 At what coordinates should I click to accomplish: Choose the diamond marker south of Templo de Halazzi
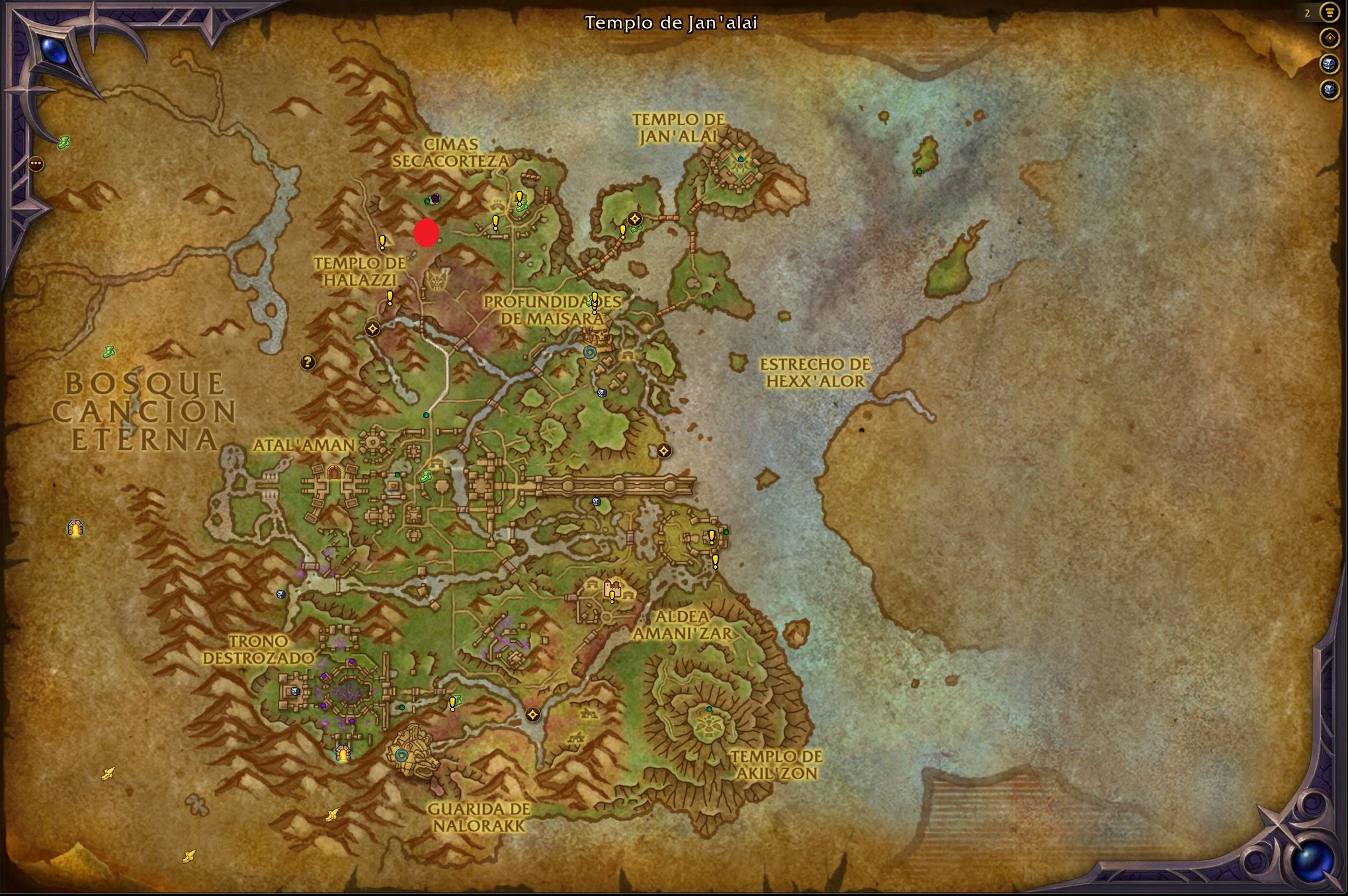372,328
